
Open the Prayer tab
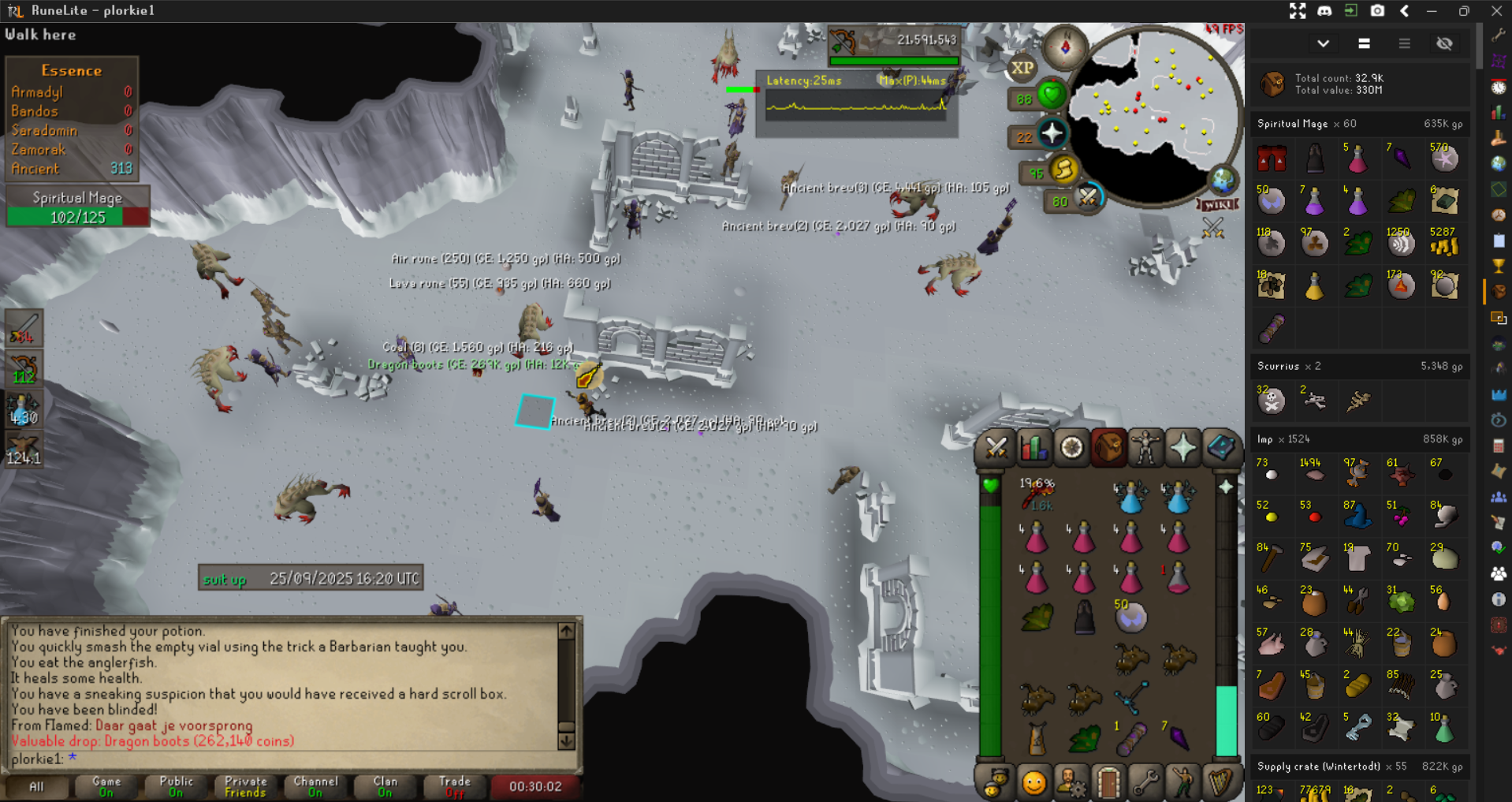1182,448
